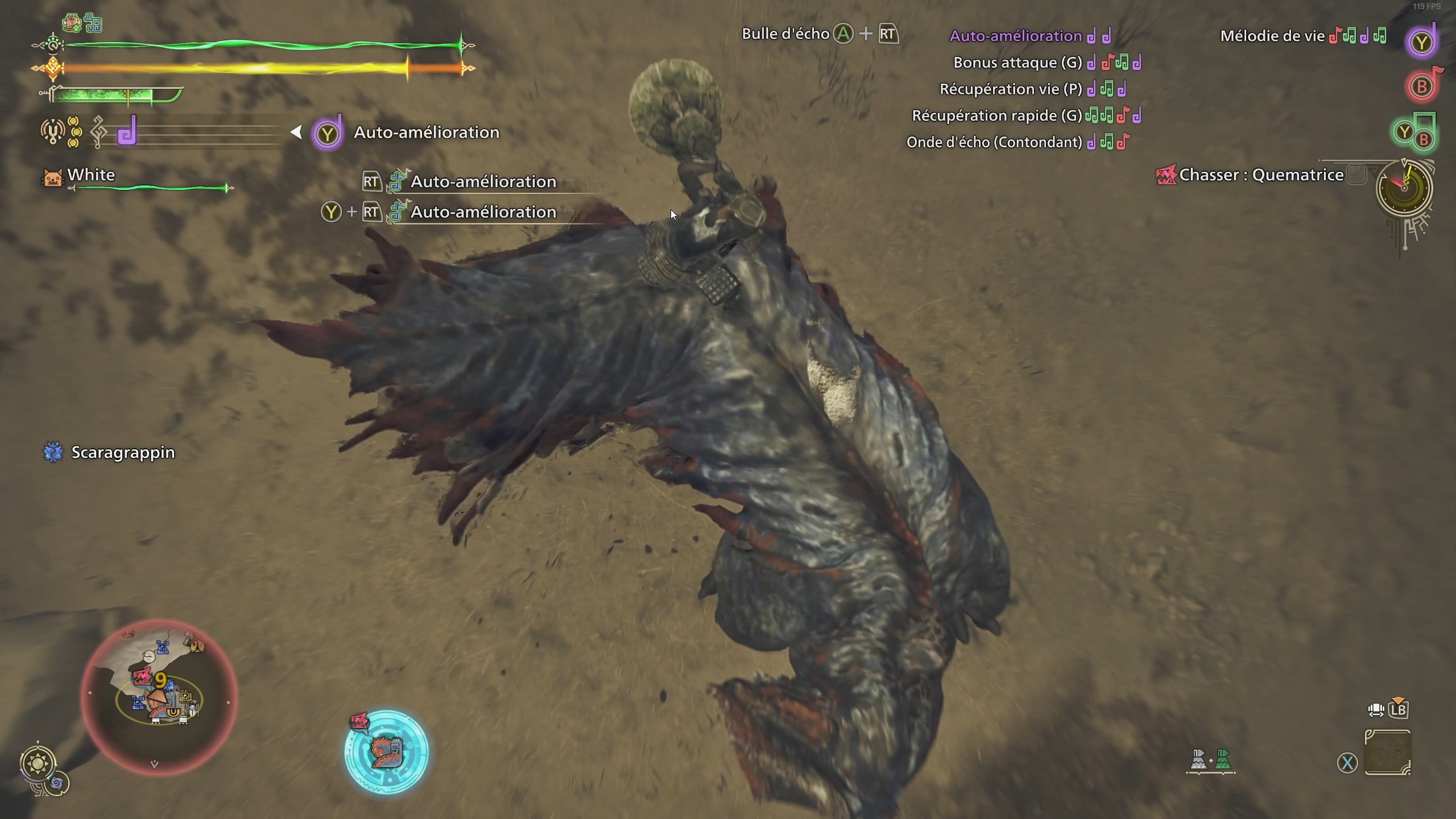Open the hunt target icon beside Chasser : Quematrice
The height and width of the screenshot is (819, 1456).
click(x=1166, y=176)
